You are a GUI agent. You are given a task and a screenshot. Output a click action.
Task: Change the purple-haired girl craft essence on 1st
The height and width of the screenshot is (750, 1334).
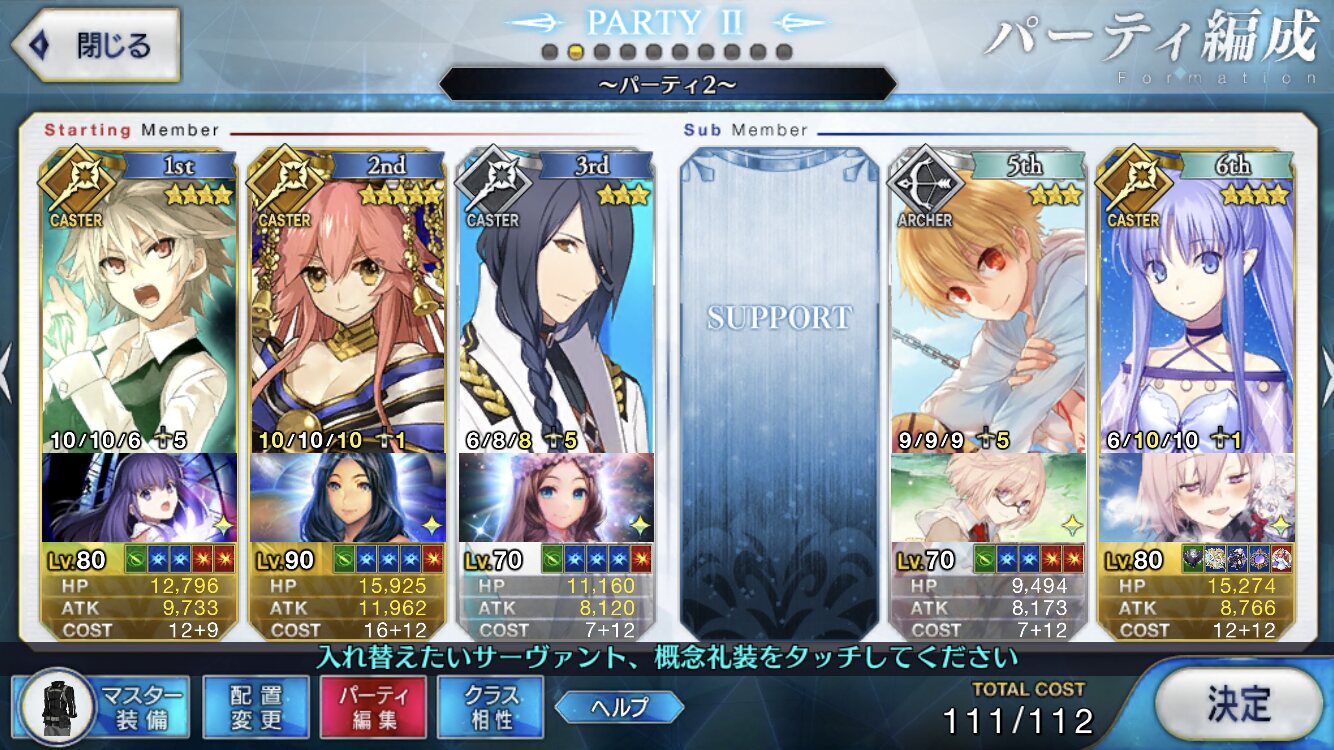coord(139,497)
